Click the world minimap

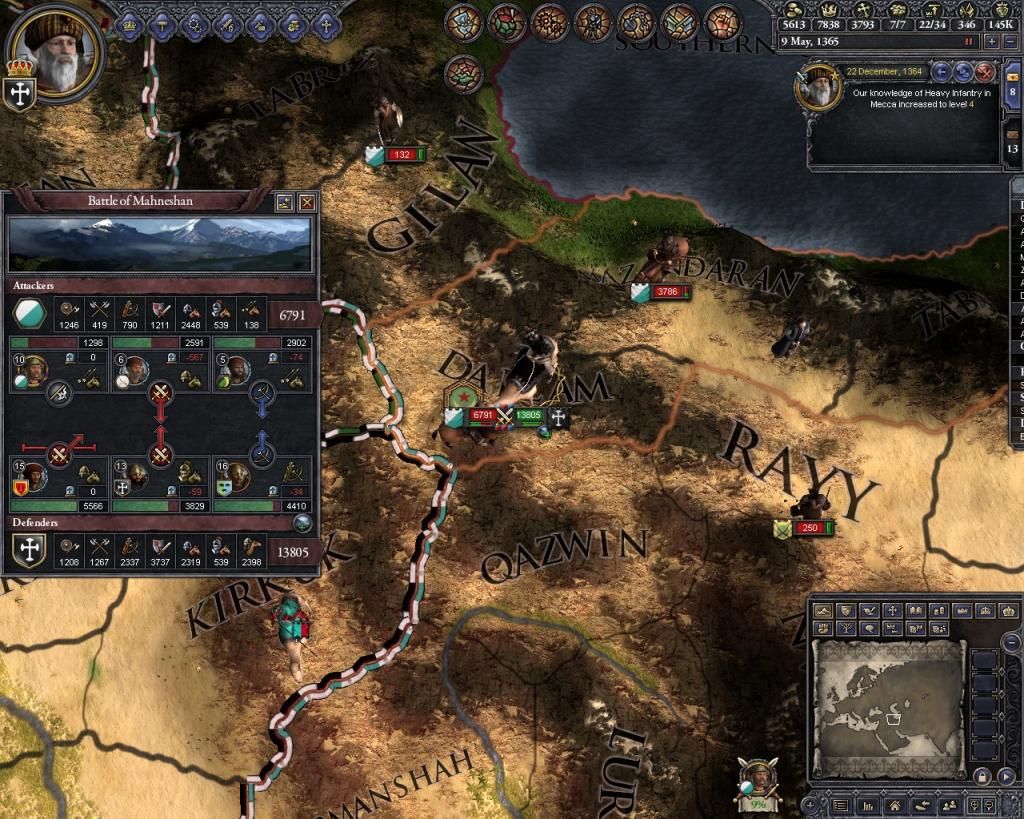click(x=888, y=708)
